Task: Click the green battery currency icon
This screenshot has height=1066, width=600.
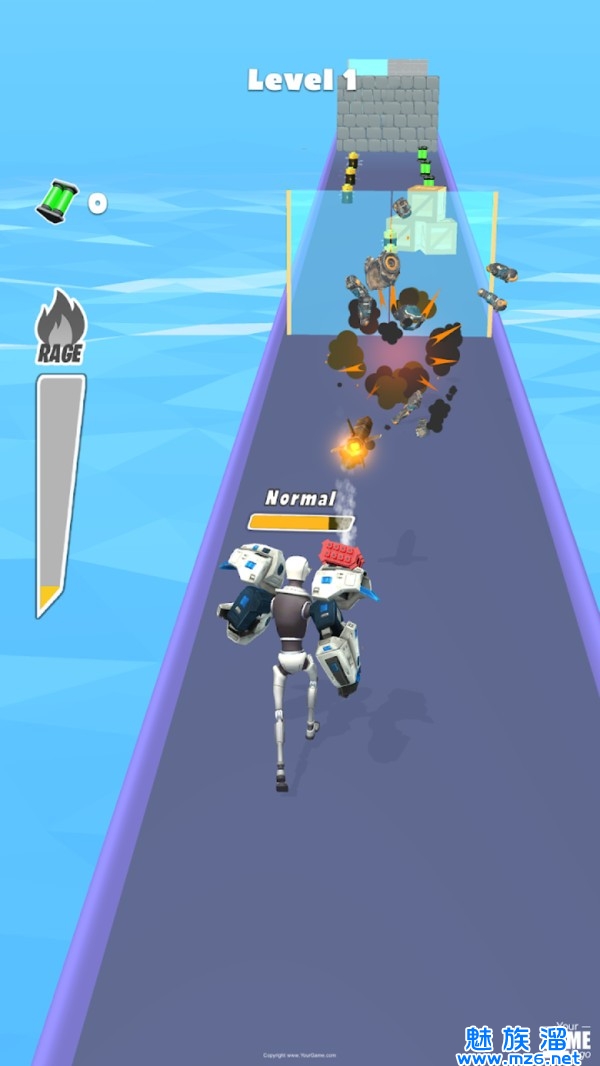Action: [x=57, y=200]
